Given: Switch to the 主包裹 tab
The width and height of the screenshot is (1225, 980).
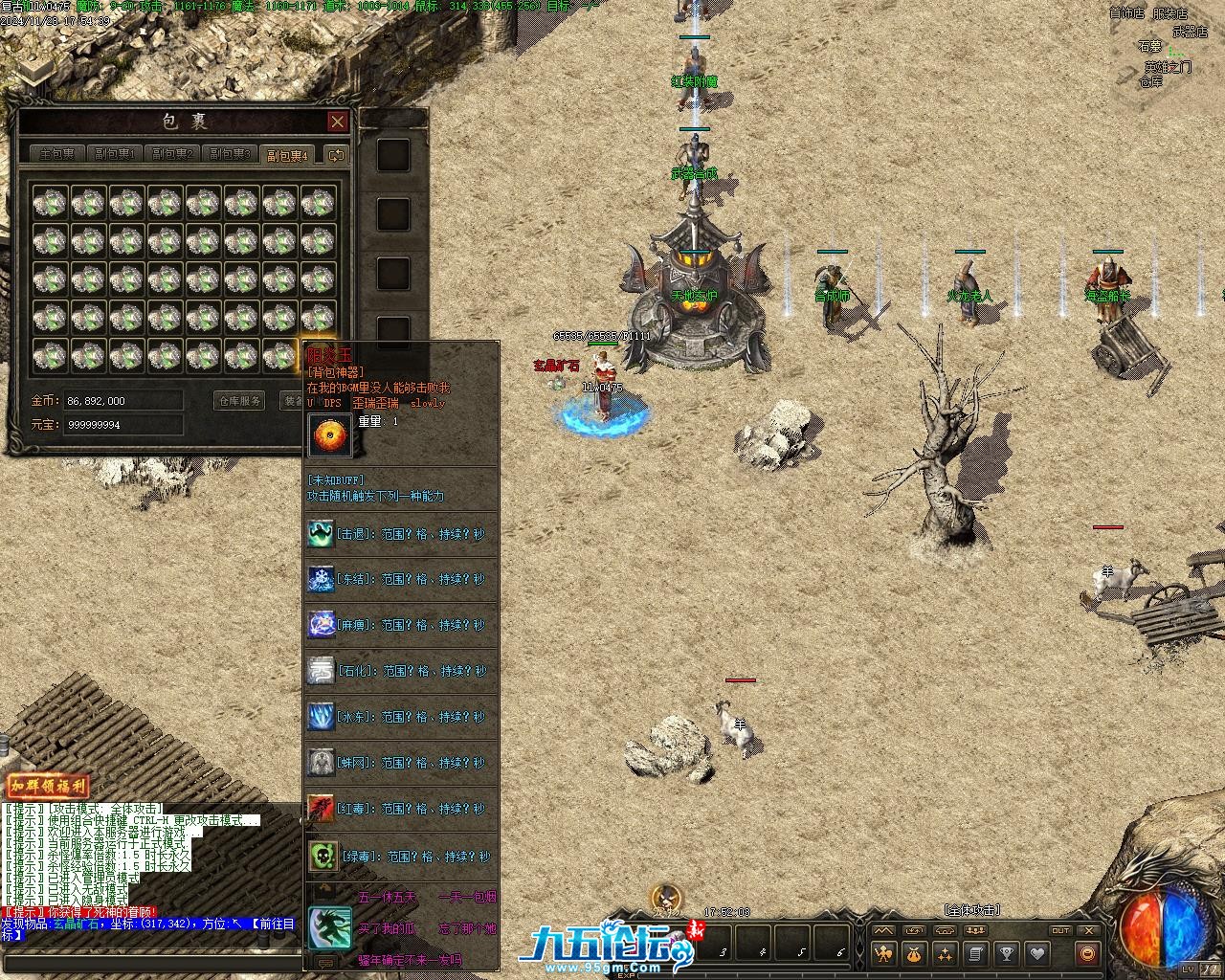Looking at the screenshot, I should tap(56, 154).
